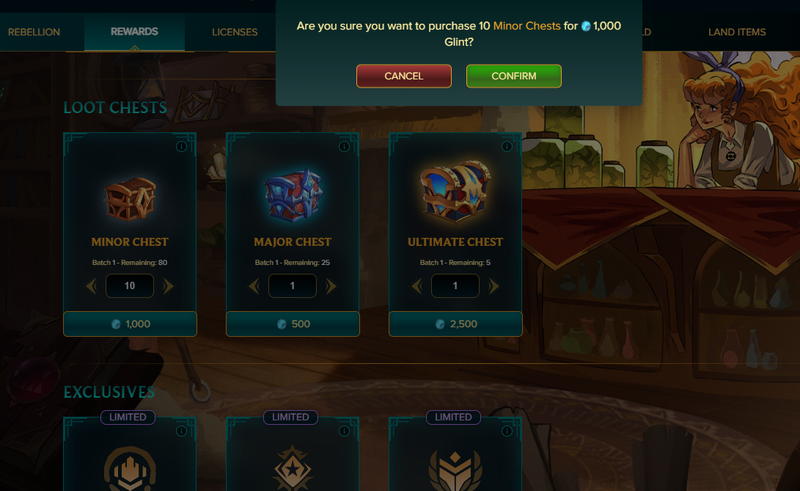This screenshot has width=800, height=491.
Task: Edit the Ultimate Chest quantity field
Action: click(x=455, y=286)
